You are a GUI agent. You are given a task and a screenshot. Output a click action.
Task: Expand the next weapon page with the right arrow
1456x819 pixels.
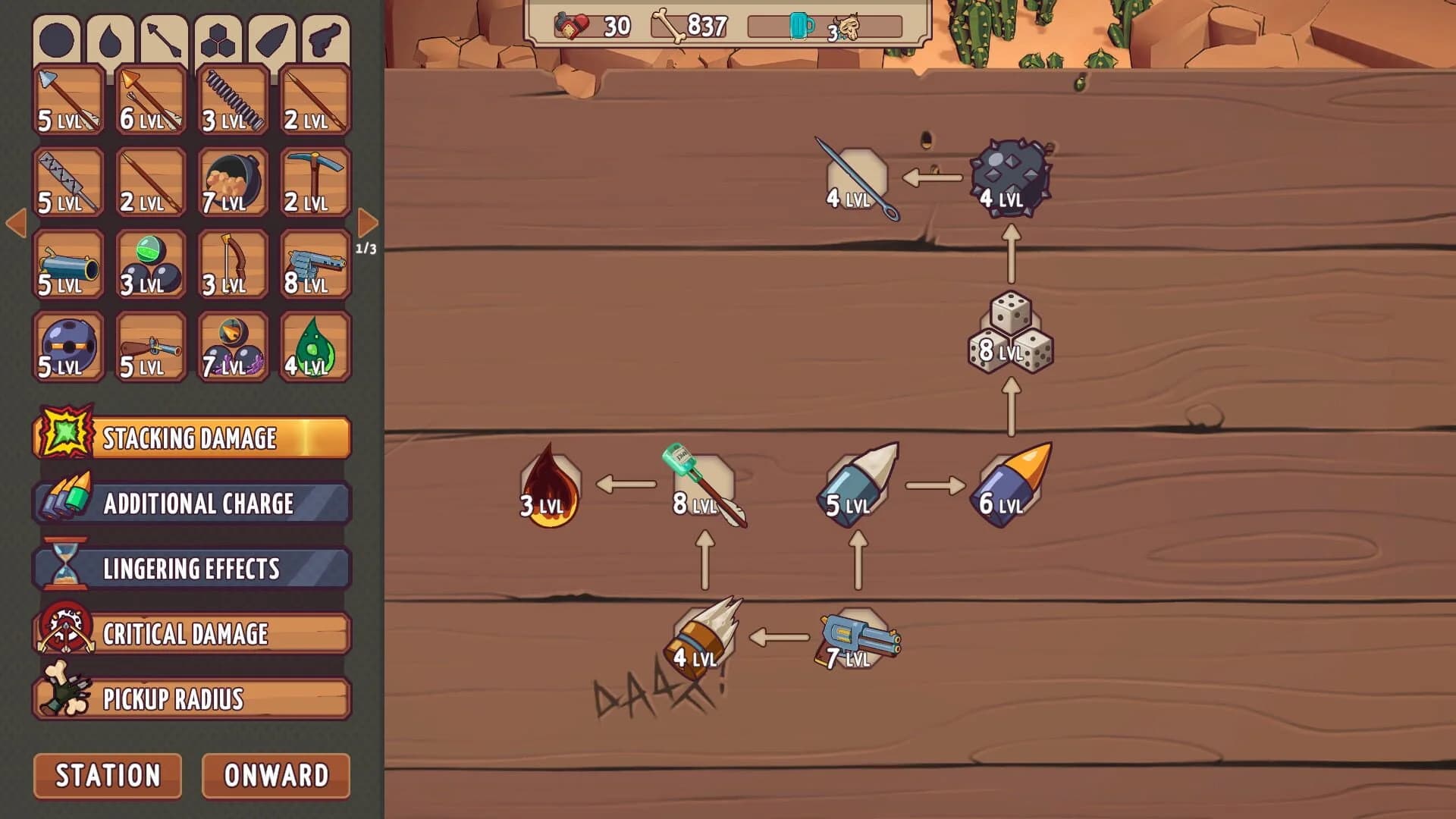[369, 221]
